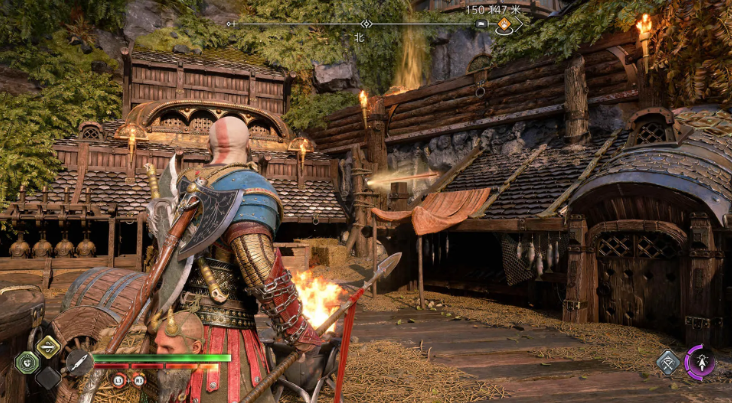Select the crossed-weapons diamond icon
This screenshot has height=403, width=732.
(x=667, y=362)
